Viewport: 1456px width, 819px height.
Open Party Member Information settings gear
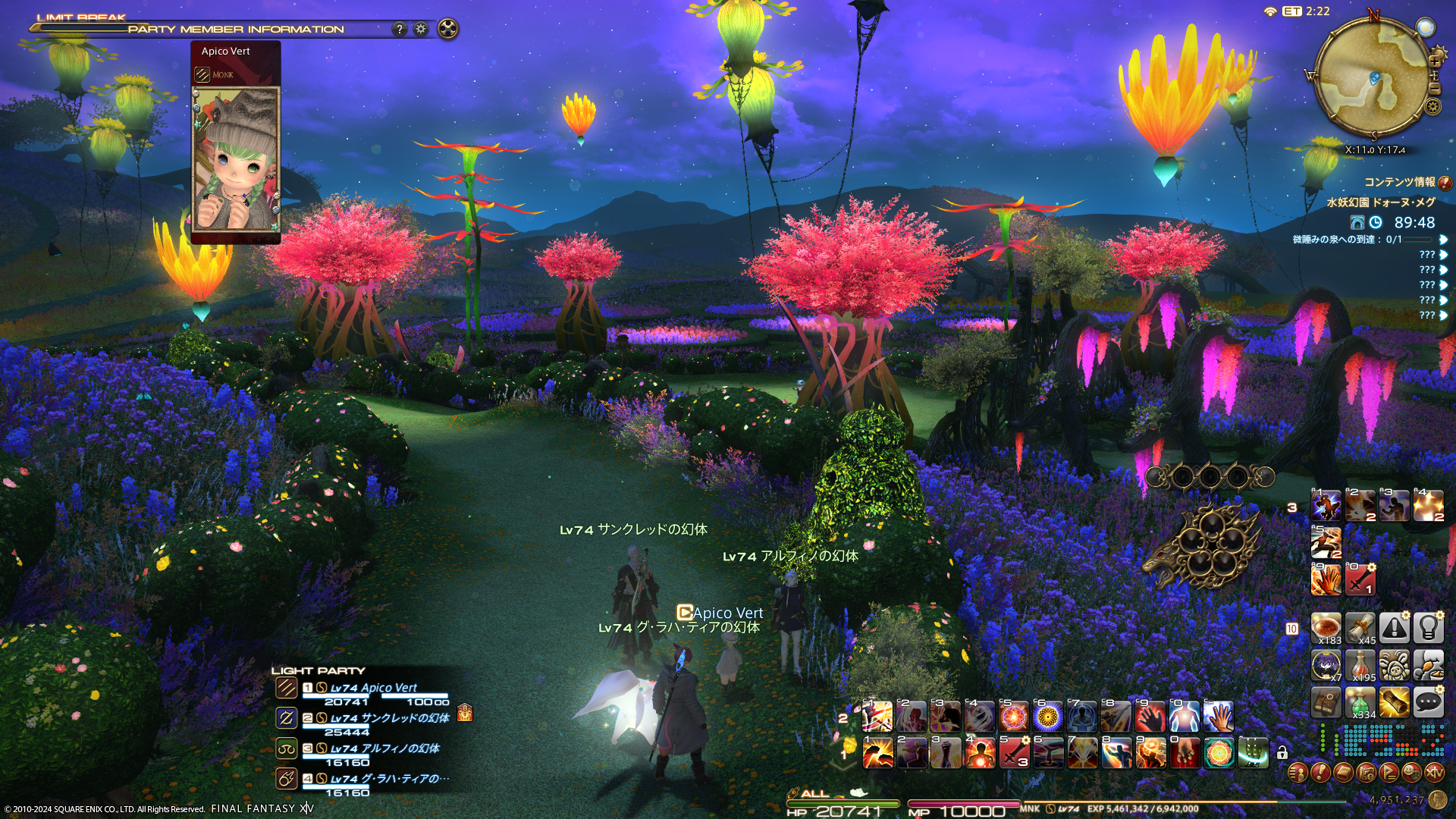click(x=421, y=29)
